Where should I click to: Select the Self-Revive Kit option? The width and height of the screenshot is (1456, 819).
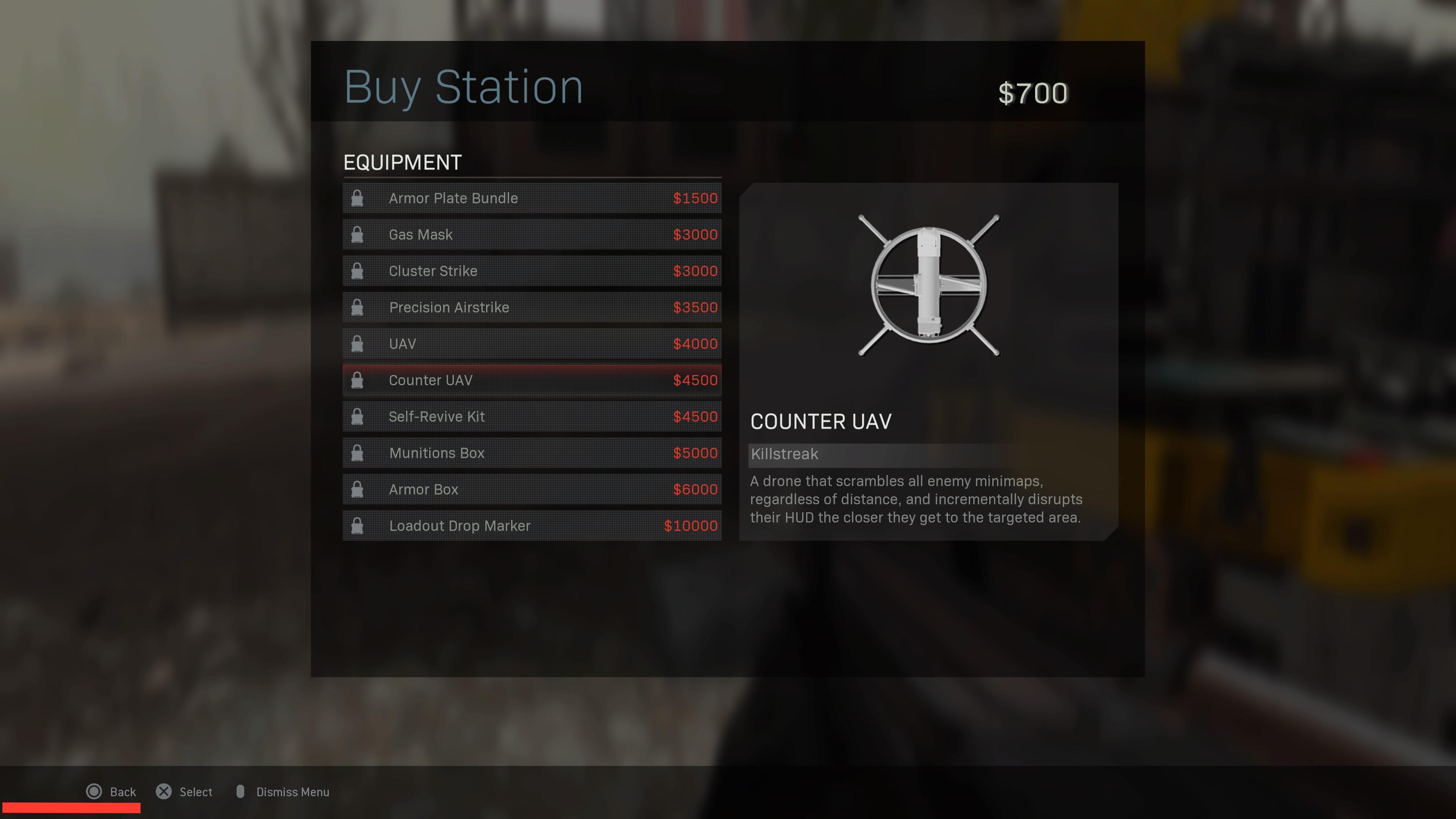(531, 416)
